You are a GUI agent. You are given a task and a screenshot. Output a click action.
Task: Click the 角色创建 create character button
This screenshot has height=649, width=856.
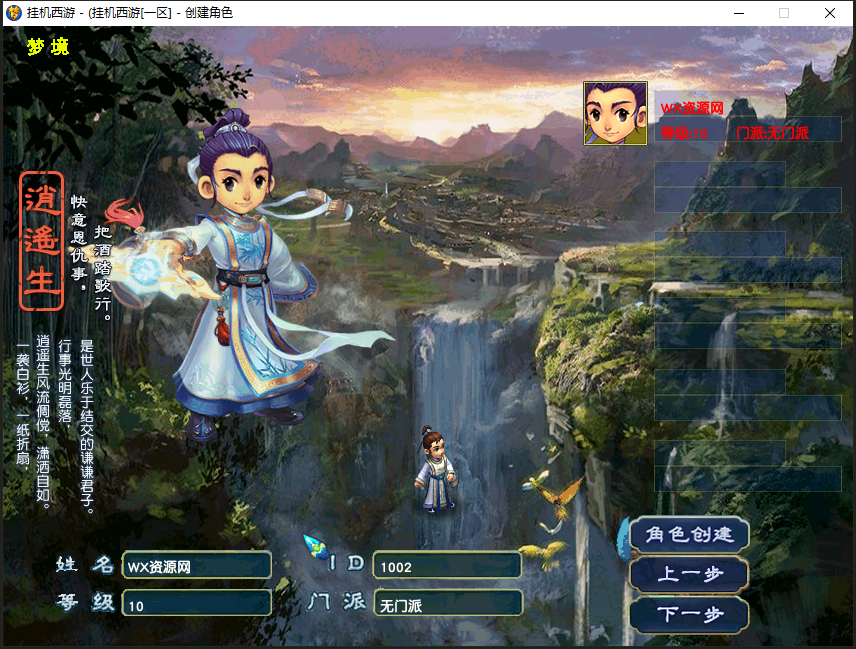(x=689, y=534)
